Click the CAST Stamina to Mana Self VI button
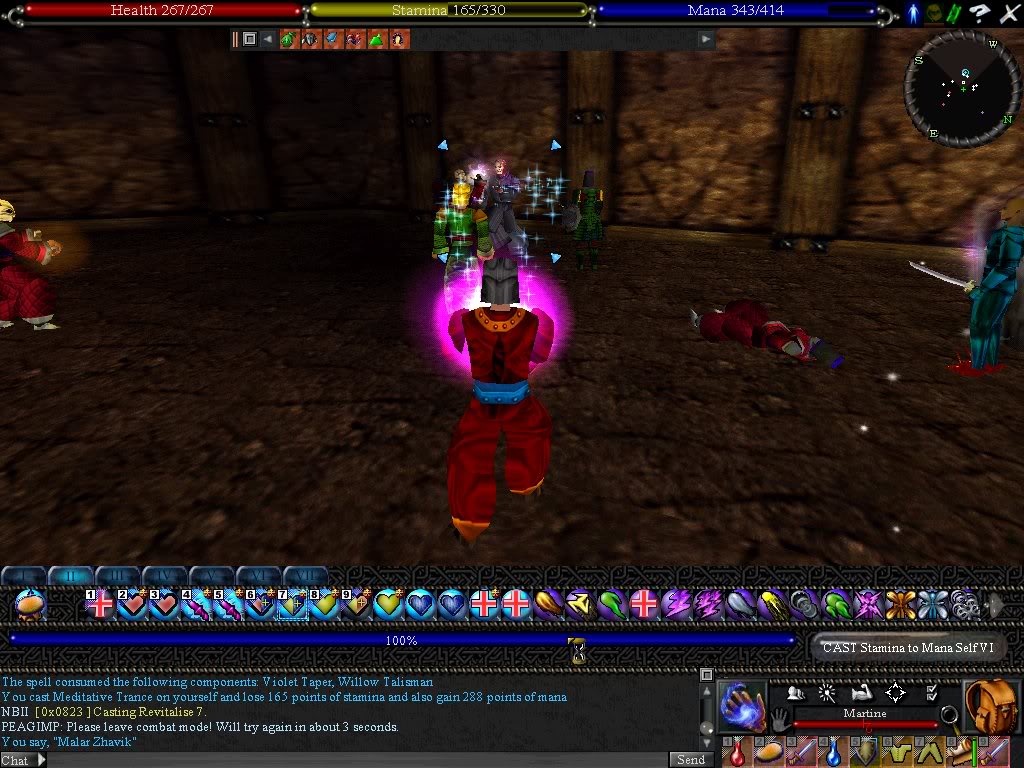Viewport: 1024px width, 768px height. tap(907, 648)
